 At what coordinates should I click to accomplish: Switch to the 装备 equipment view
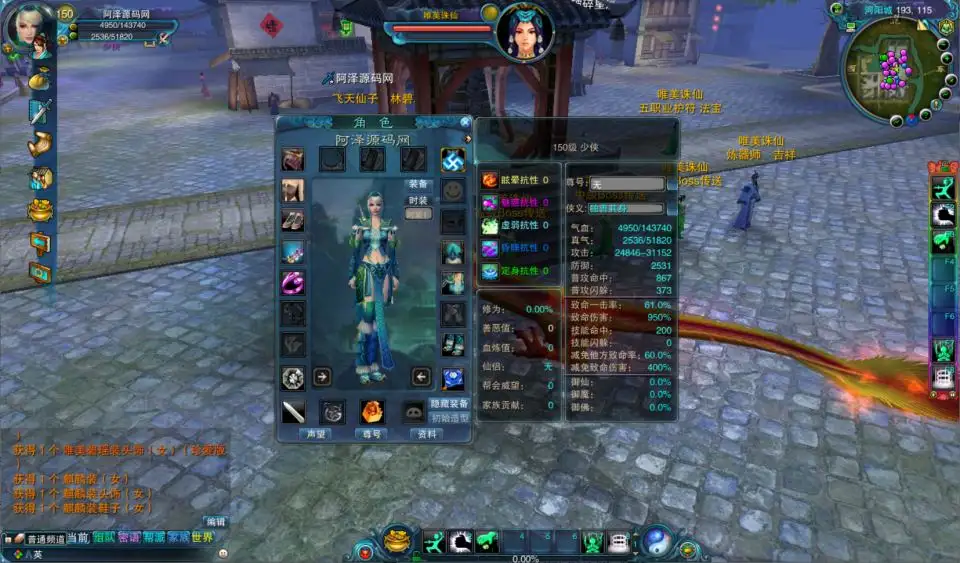click(418, 185)
